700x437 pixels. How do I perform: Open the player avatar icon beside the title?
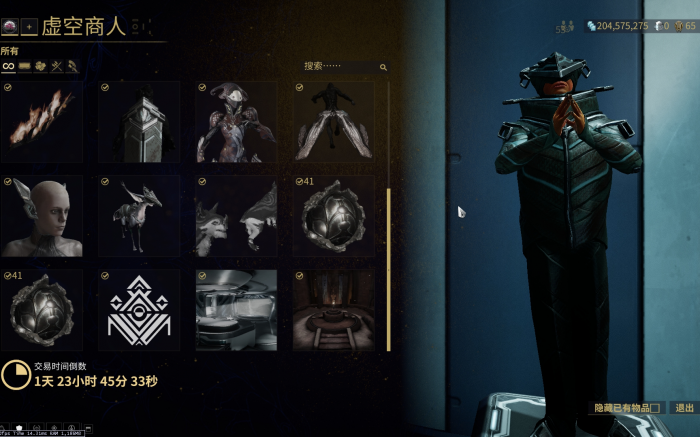(9, 25)
